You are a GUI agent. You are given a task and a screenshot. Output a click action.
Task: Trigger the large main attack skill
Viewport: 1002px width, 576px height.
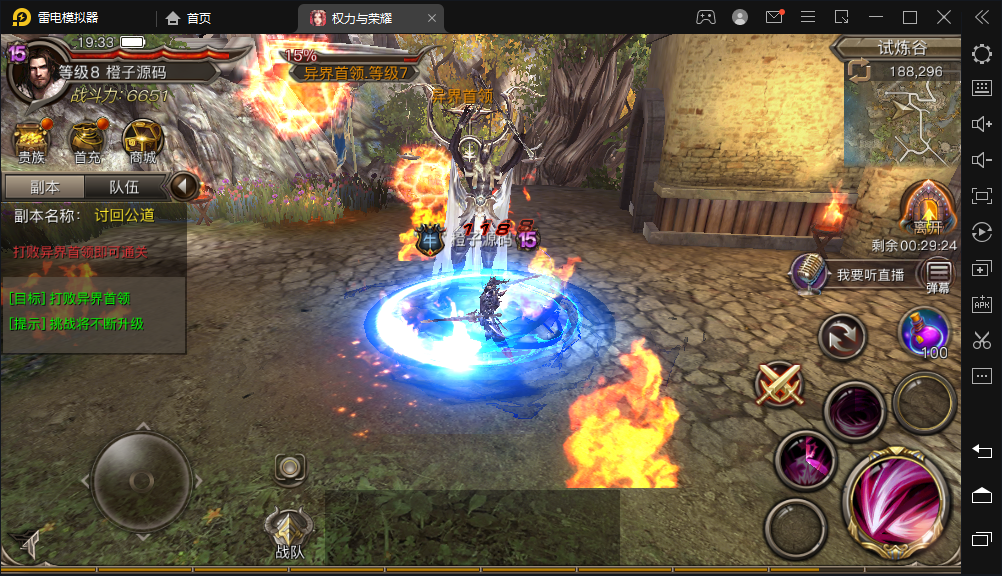pyautogui.click(x=895, y=496)
